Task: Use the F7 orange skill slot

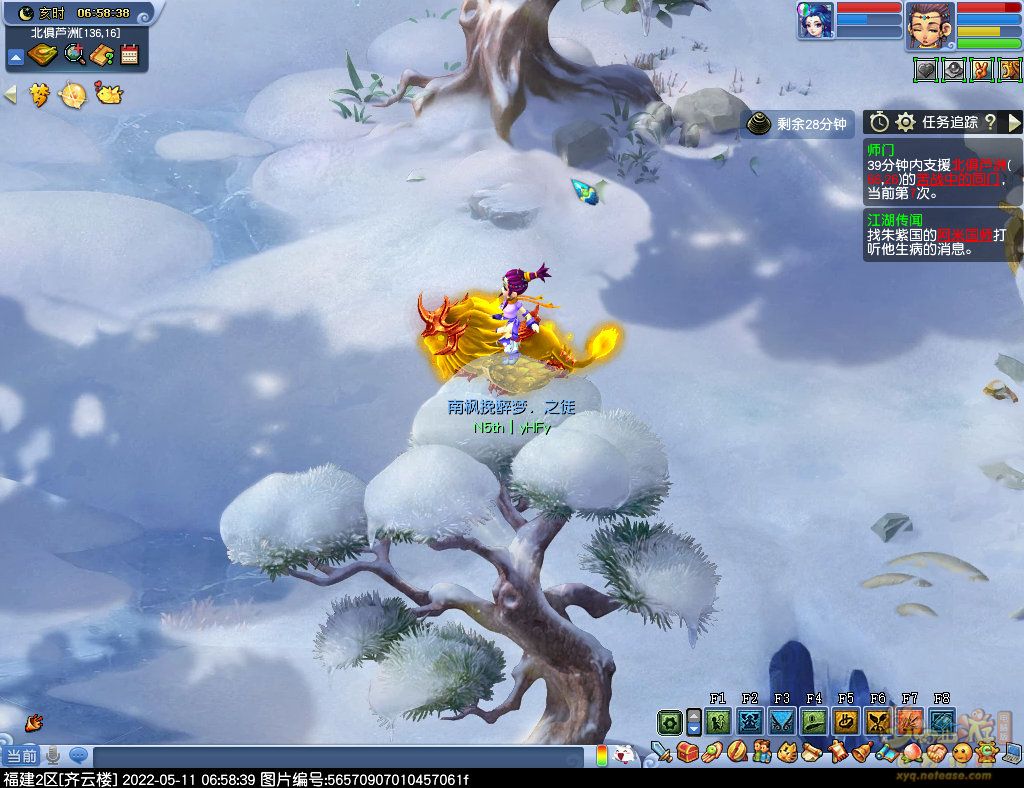Action: tap(909, 721)
